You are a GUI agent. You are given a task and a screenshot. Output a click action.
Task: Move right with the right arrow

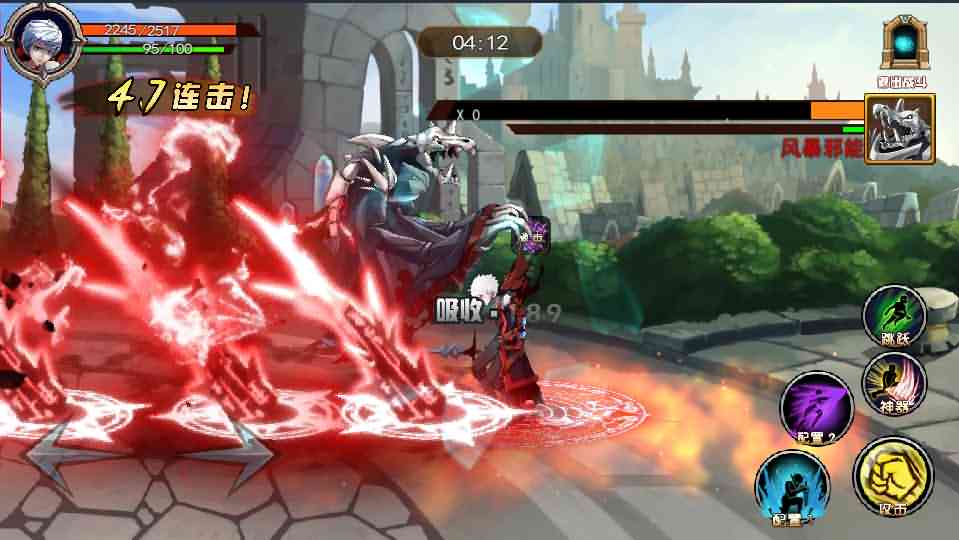click(238, 451)
